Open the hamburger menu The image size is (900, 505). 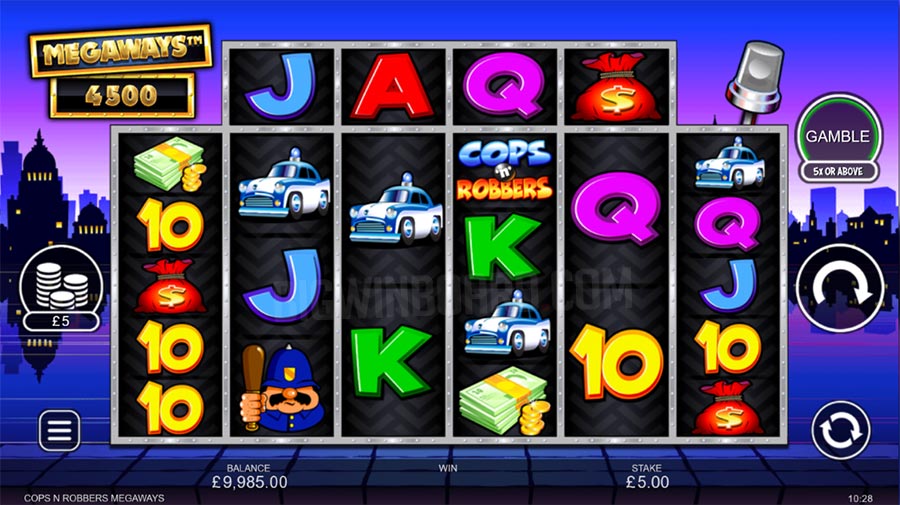click(59, 430)
